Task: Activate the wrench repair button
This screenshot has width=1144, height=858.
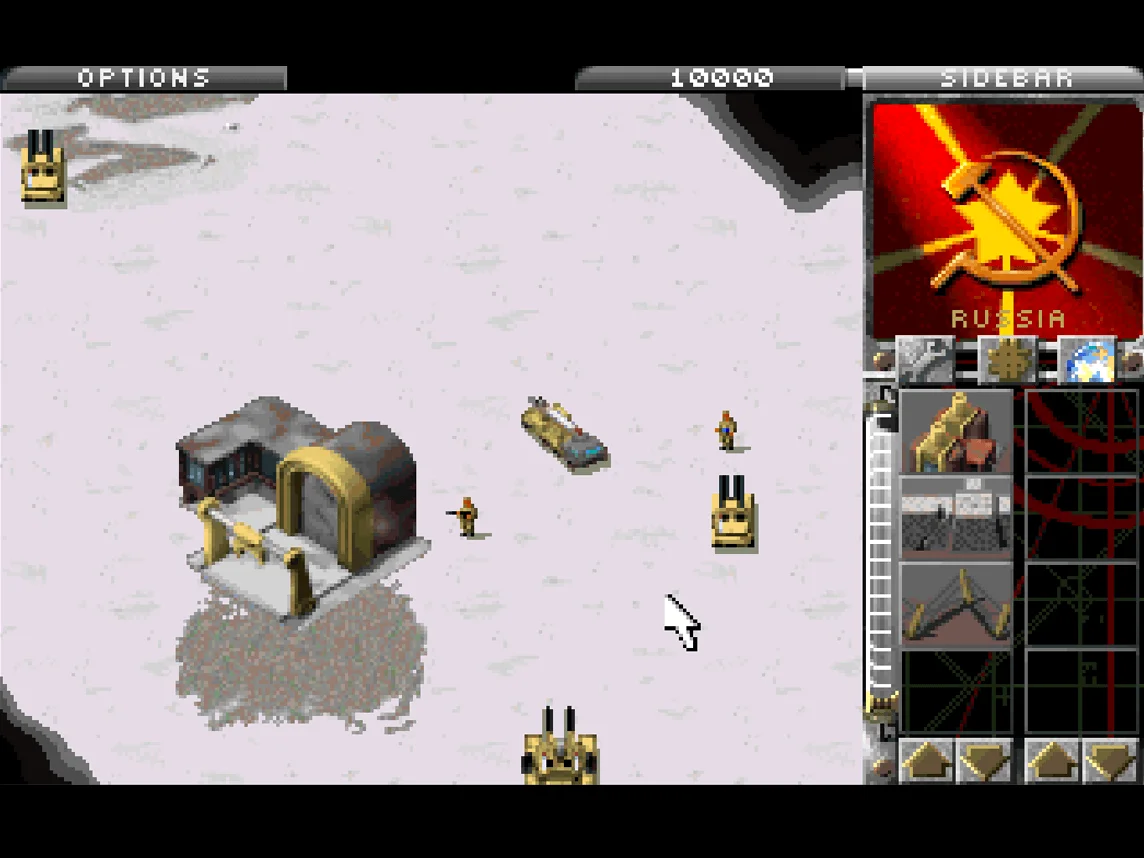Action: pos(925,360)
